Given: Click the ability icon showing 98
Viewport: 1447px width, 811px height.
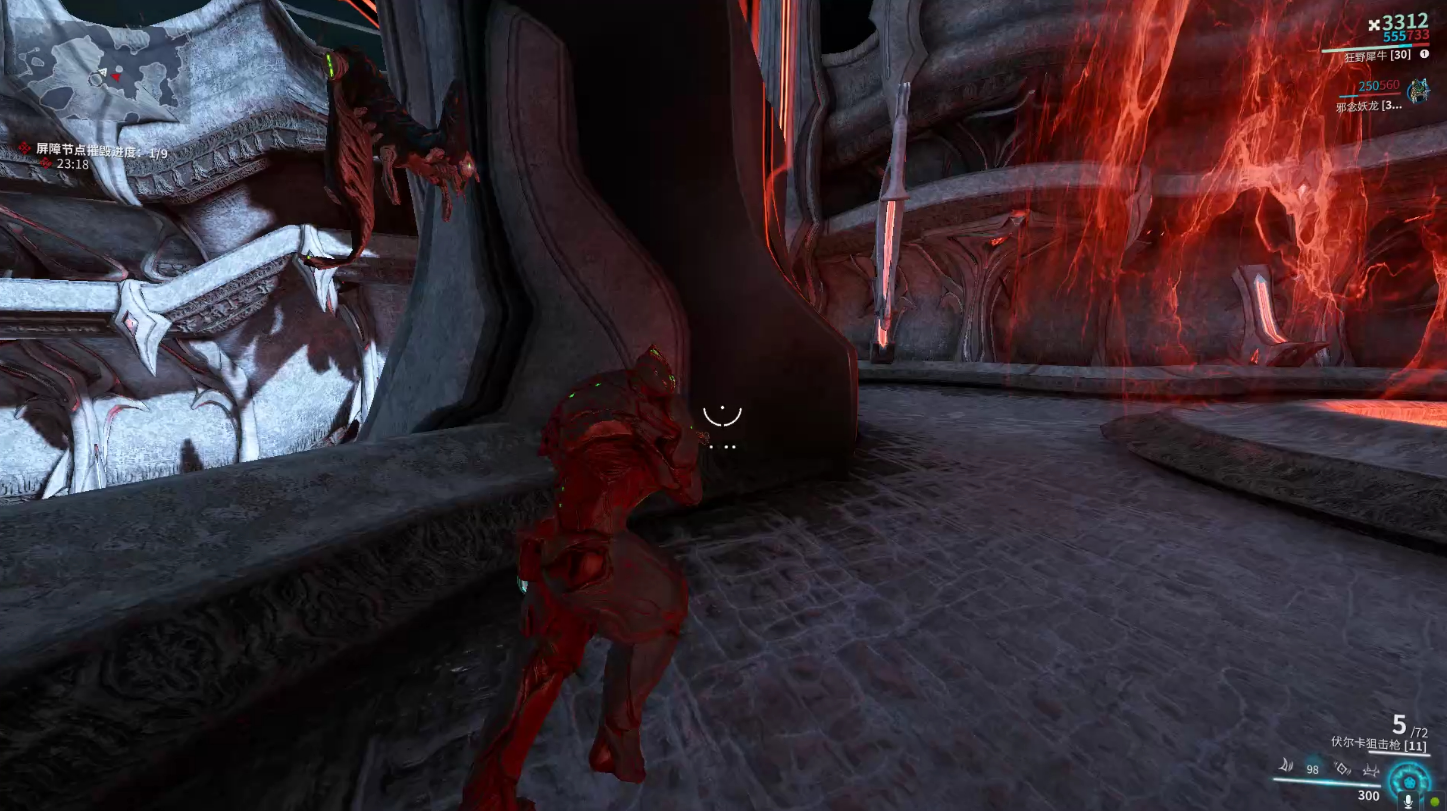Looking at the screenshot, I should coord(1312,769).
